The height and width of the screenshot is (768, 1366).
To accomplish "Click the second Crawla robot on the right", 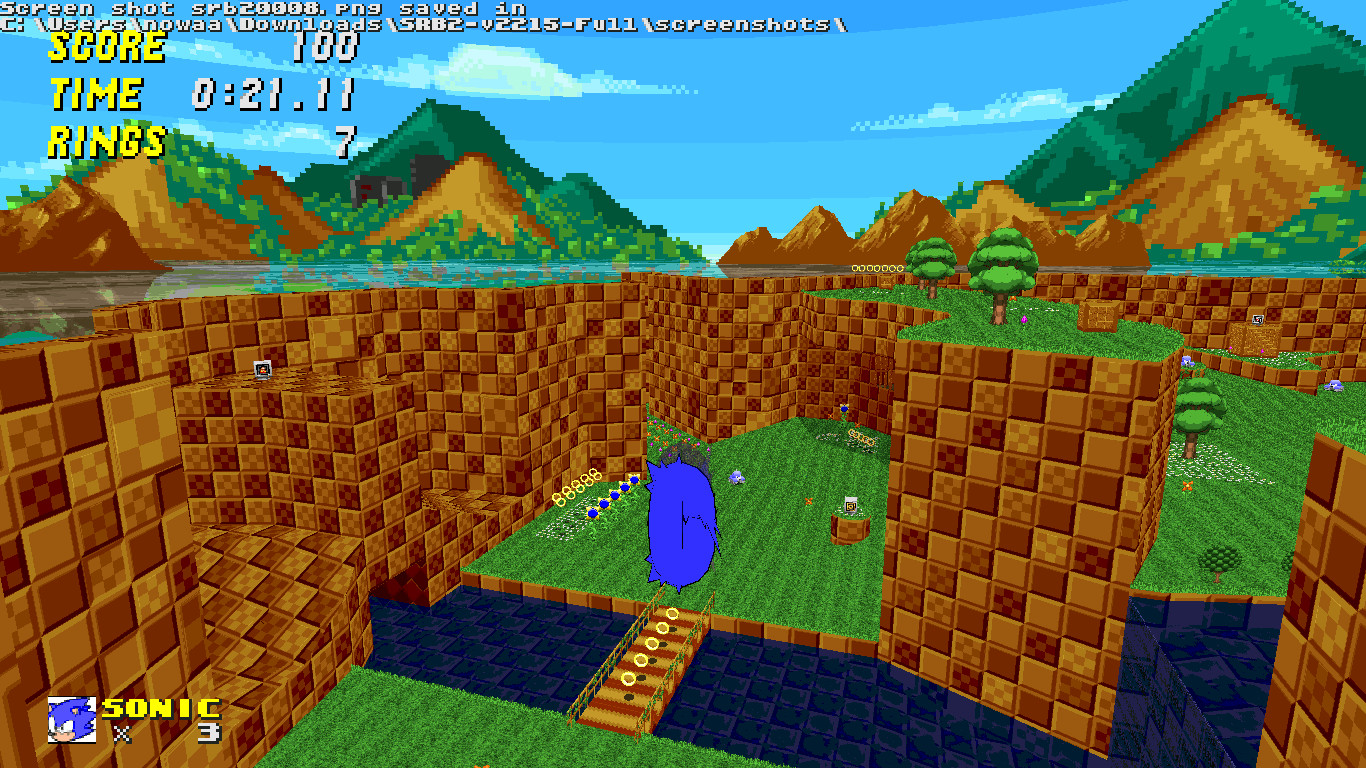I will click(1335, 387).
